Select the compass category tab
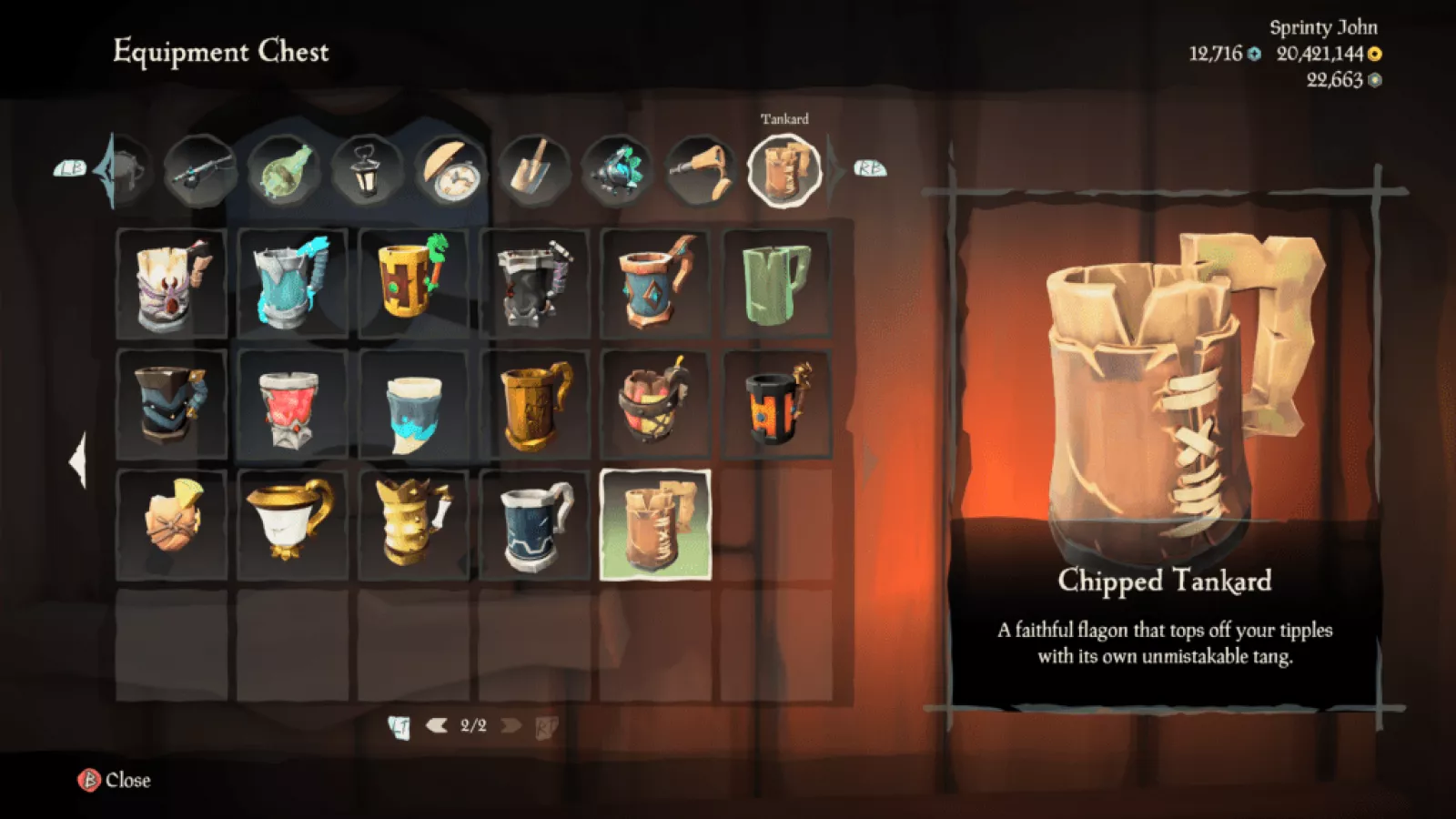 point(450,170)
